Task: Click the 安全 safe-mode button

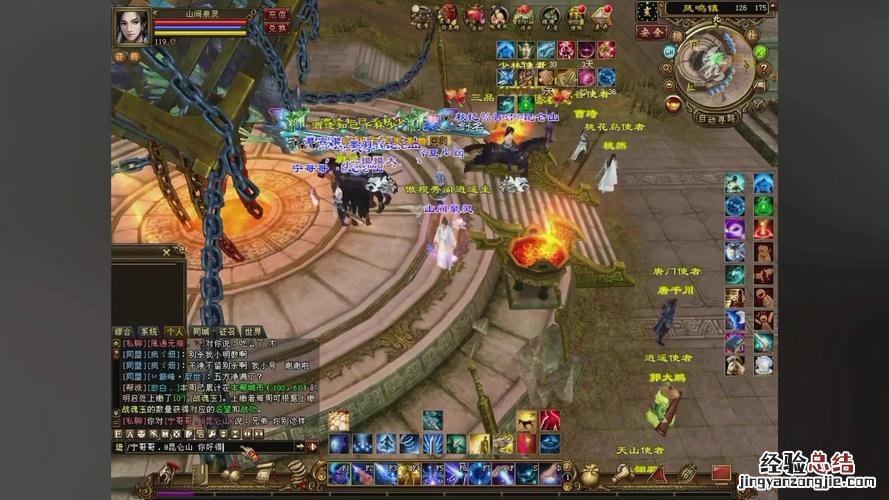Action: [650, 33]
